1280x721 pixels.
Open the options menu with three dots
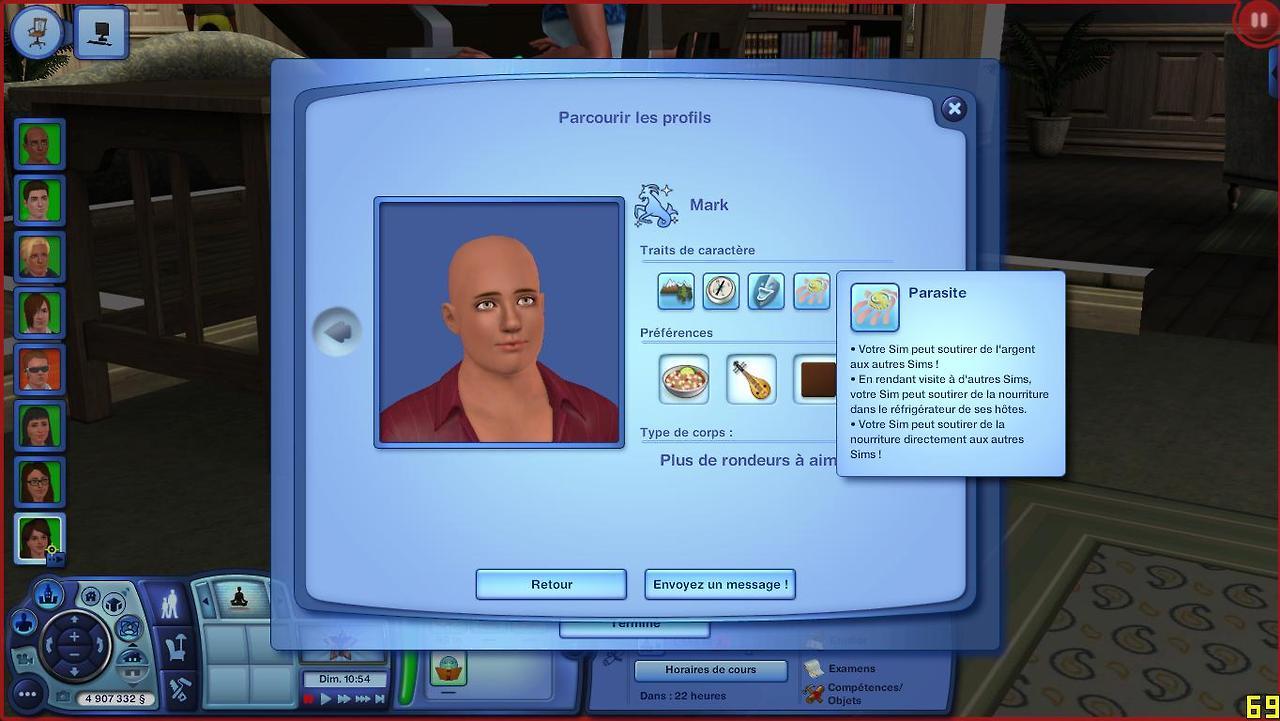(x=27, y=693)
